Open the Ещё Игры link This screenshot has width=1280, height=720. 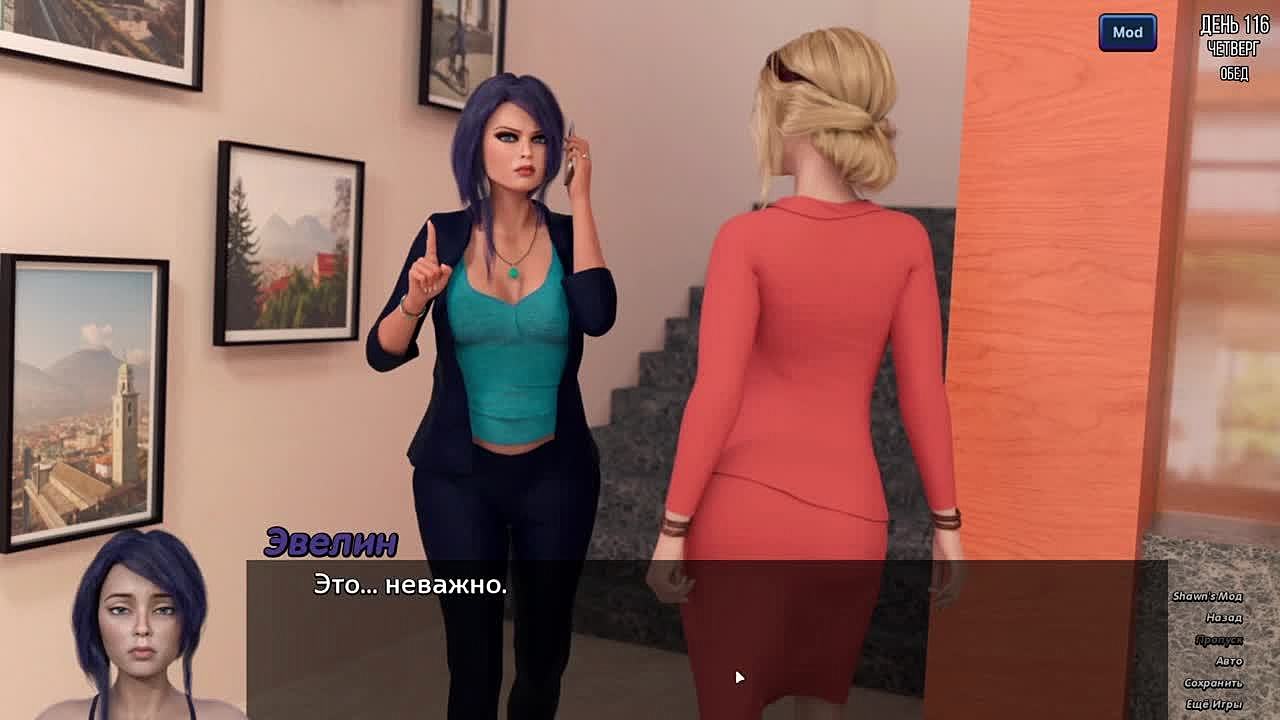1213,705
